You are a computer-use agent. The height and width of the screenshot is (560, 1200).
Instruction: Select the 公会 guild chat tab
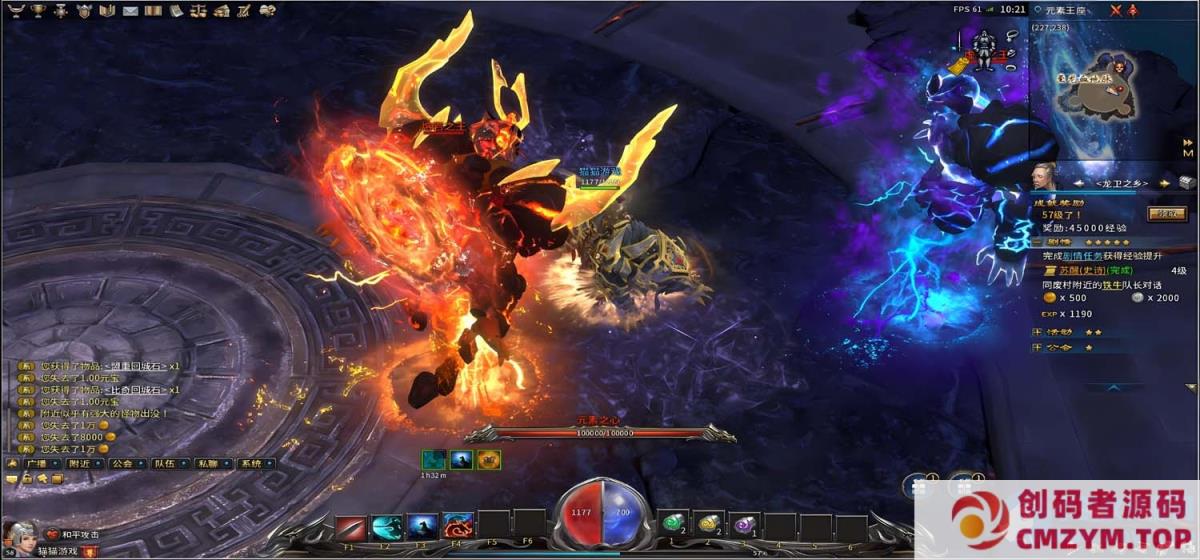(123, 464)
